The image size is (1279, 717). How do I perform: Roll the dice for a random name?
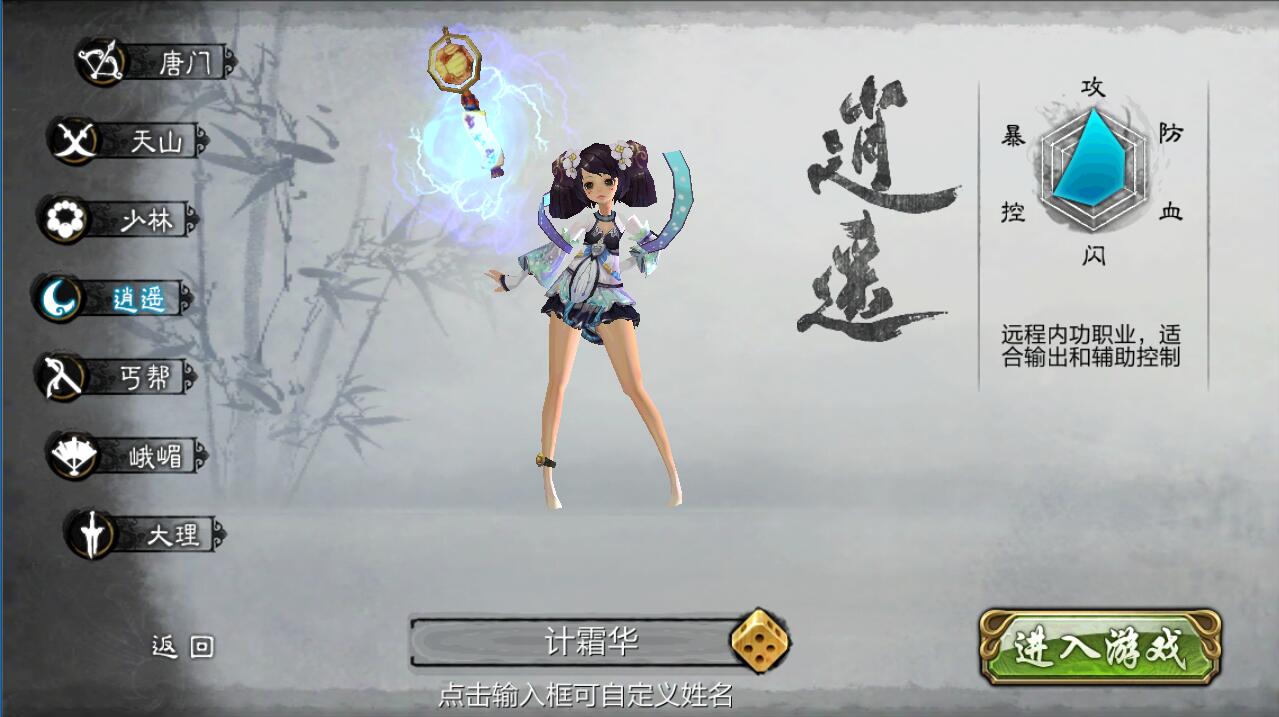pyautogui.click(x=759, y=641)
